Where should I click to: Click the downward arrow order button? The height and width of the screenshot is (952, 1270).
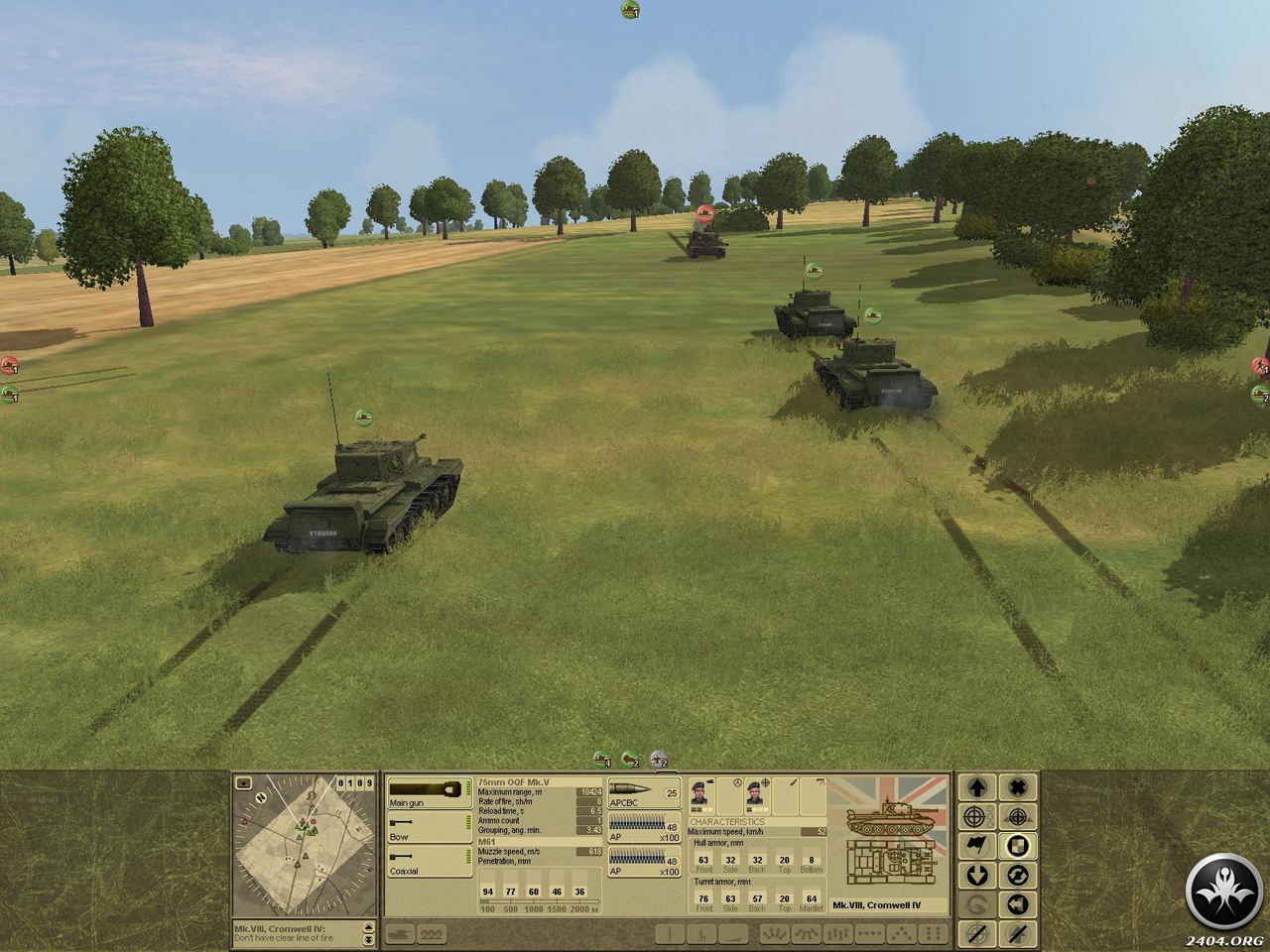(977, 875)
